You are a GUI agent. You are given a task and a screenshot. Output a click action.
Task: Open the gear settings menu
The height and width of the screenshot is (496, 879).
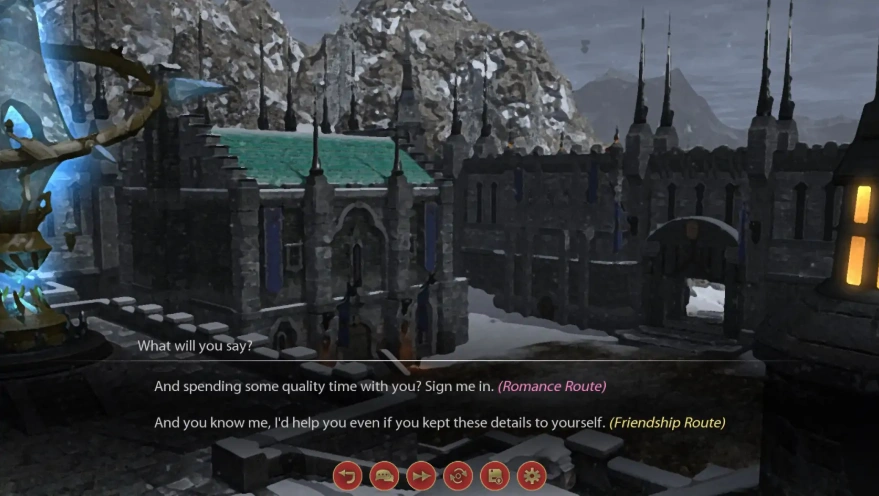(531, 476)
